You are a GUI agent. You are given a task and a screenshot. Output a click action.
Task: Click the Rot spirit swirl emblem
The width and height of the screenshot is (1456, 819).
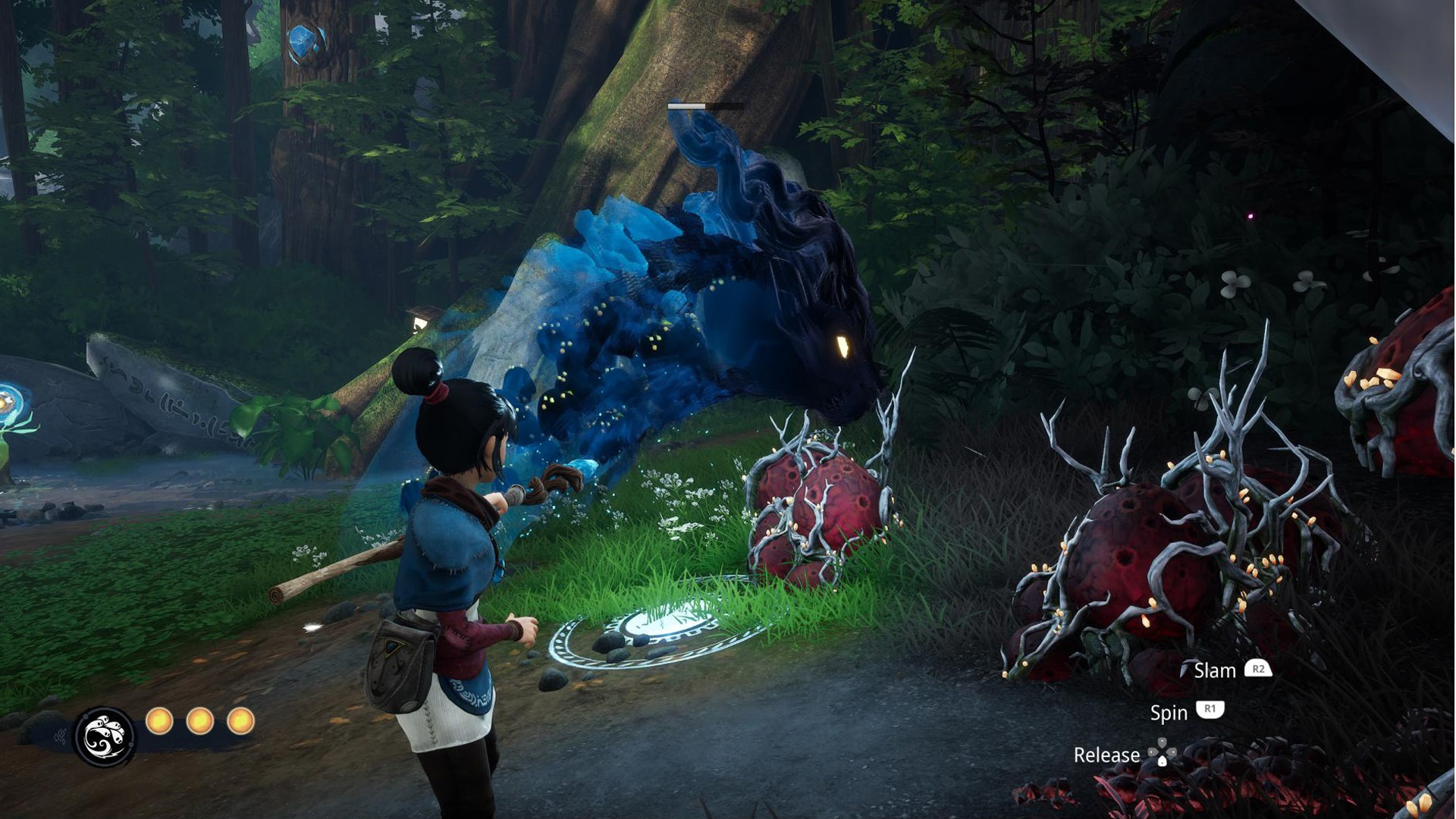[105, 736]
